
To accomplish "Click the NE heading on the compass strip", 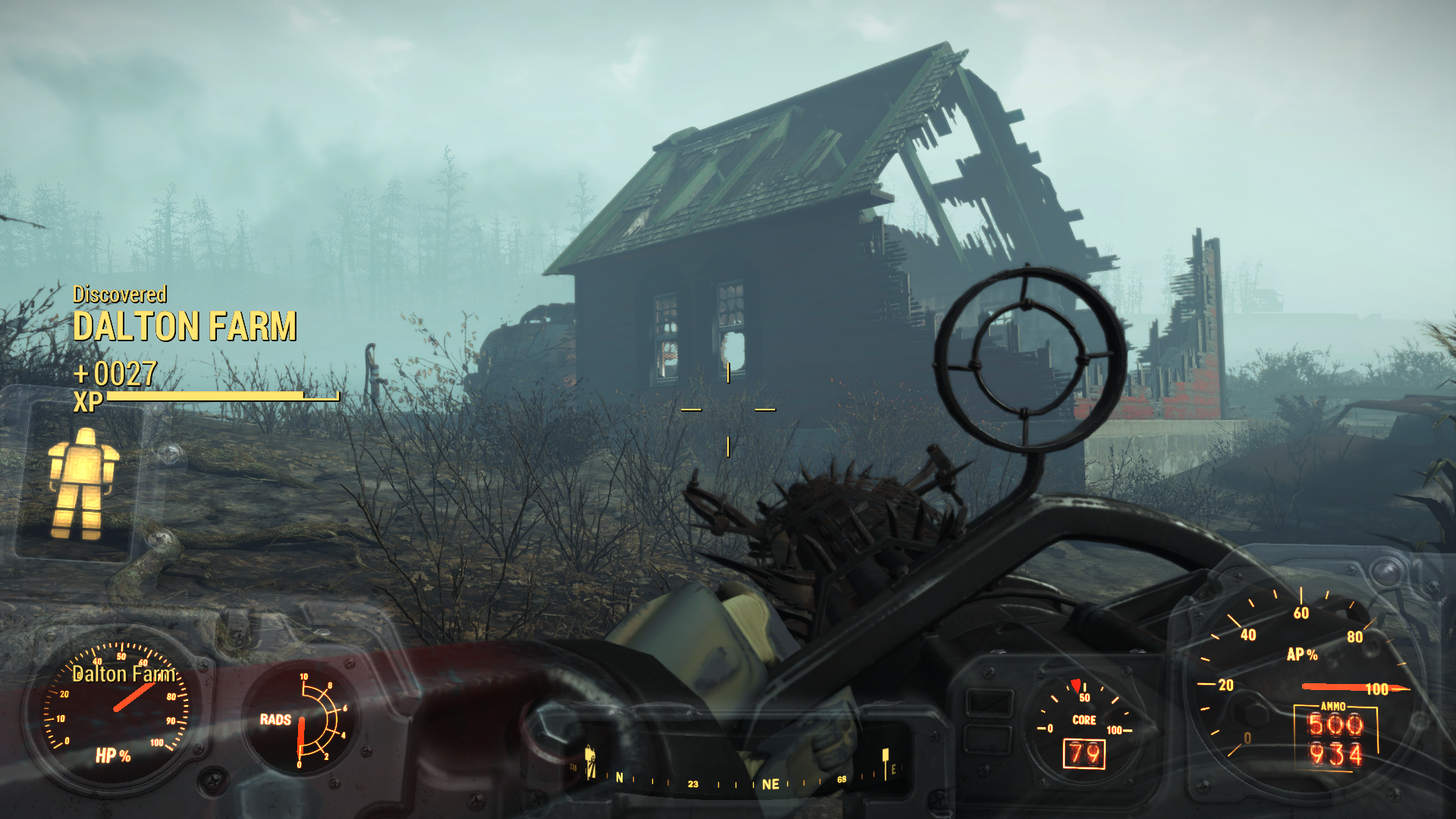I will 770,784.
